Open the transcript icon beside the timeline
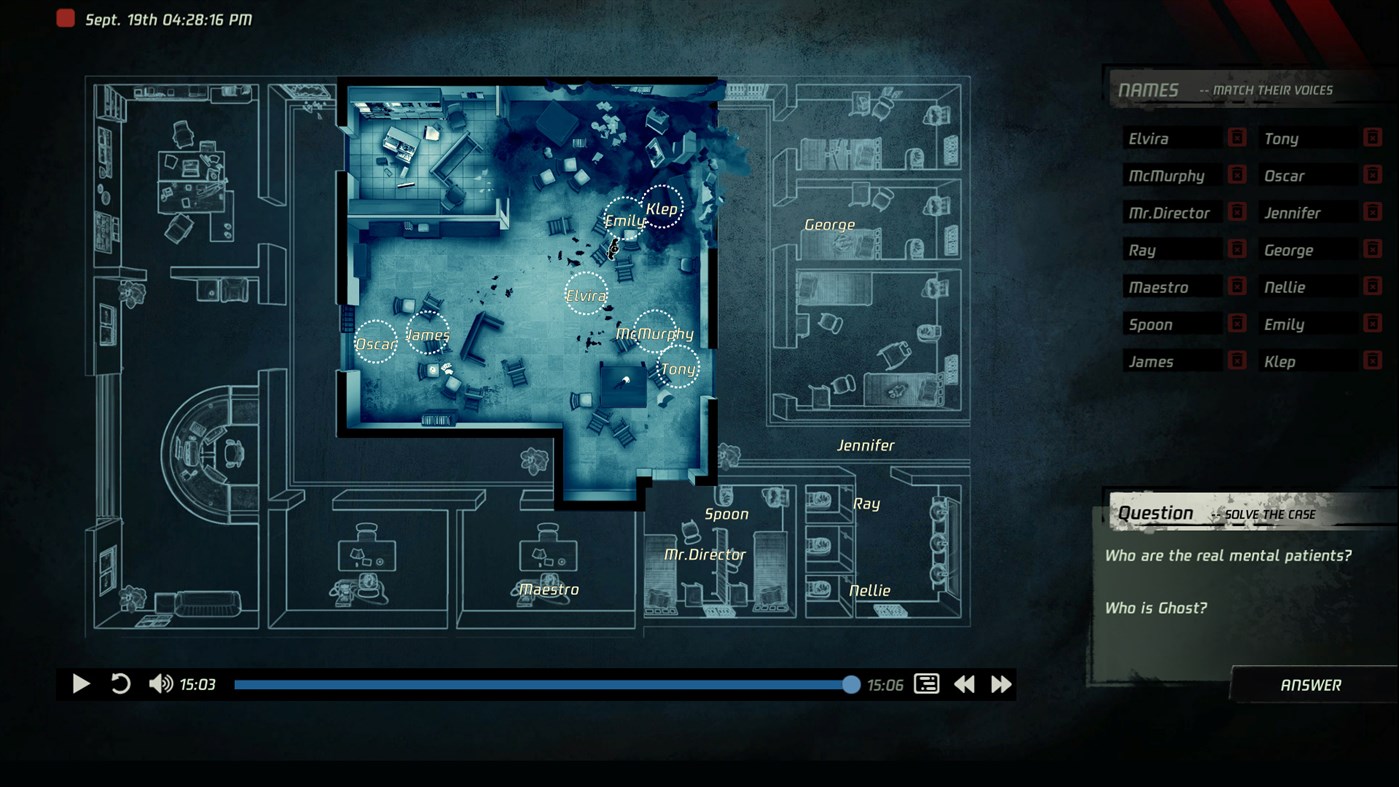This screenshot has height=787, width=1399. [926, 683]
